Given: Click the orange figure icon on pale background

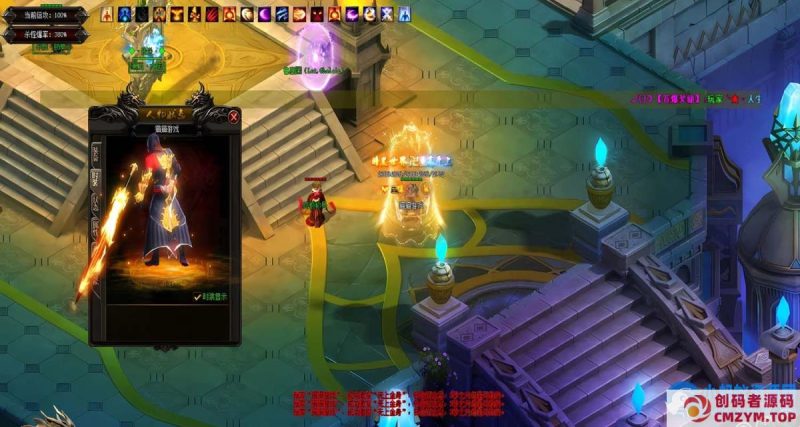Looking at the screenshot, I should pyautogui.click(x=368, y=15).
